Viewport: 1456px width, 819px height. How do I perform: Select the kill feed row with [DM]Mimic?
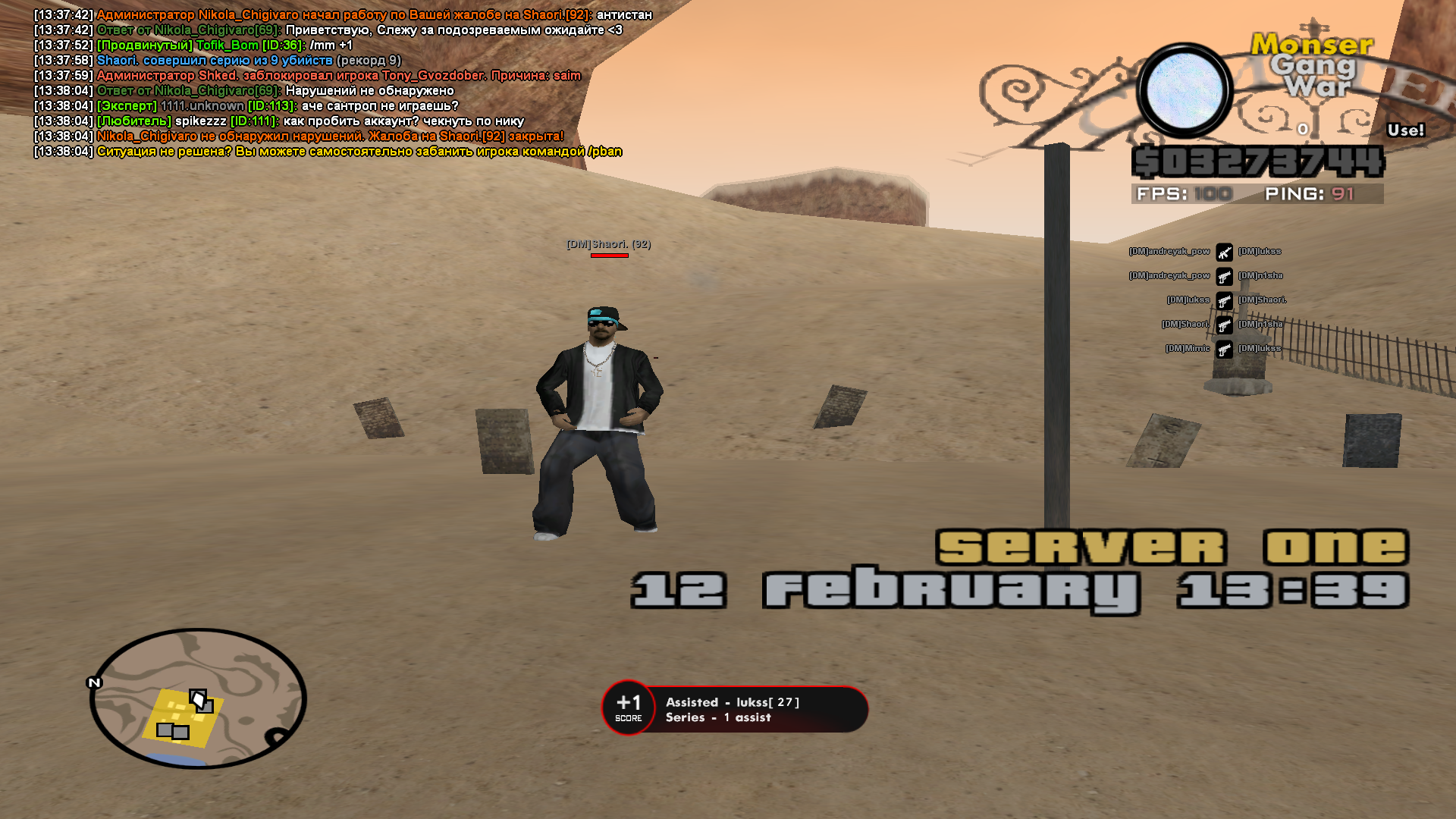pos(1223,349)
